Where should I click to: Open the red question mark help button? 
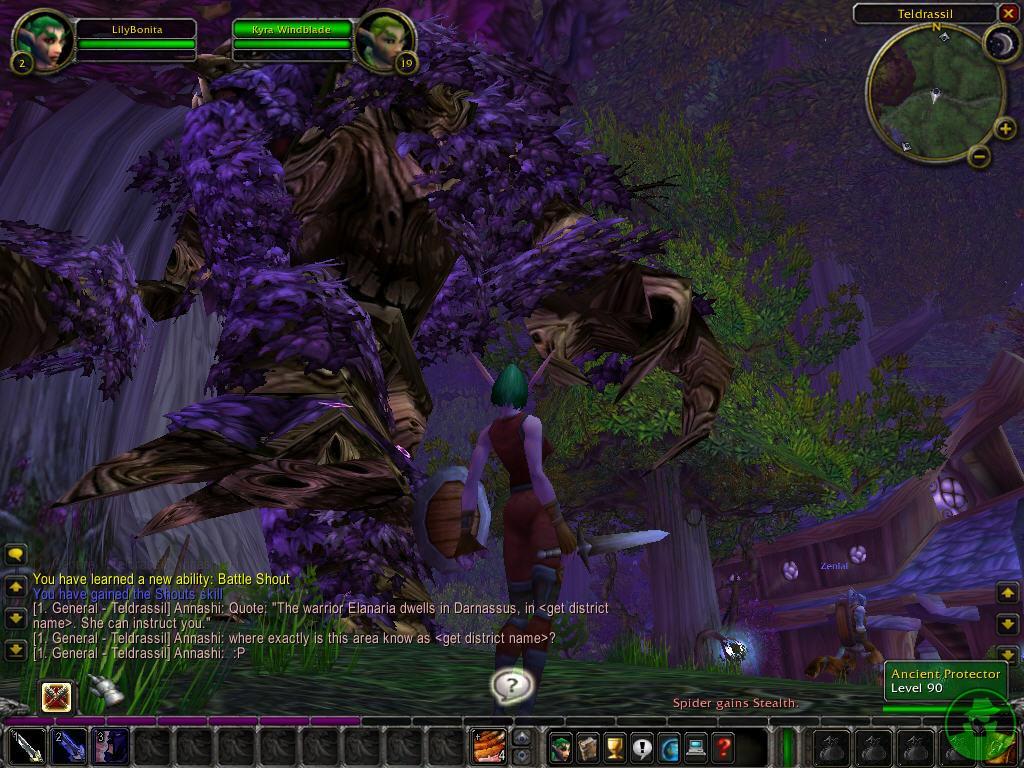pos(723,747)
